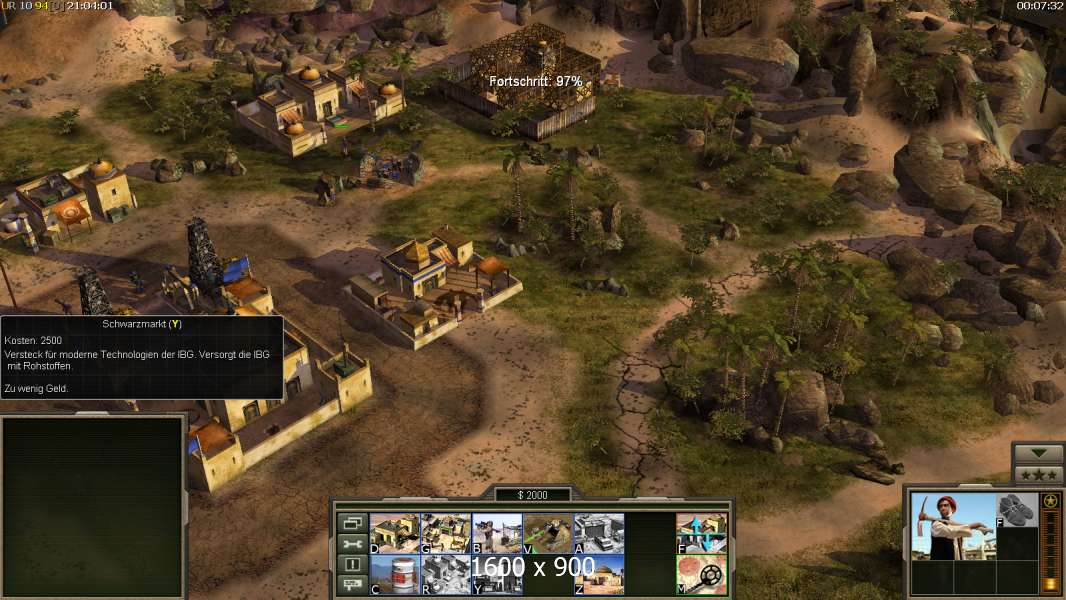Collapse panel with the down arrow button
This screenshot has width=1066, height=600.
pyautogui.click(x=1038, y=454)
